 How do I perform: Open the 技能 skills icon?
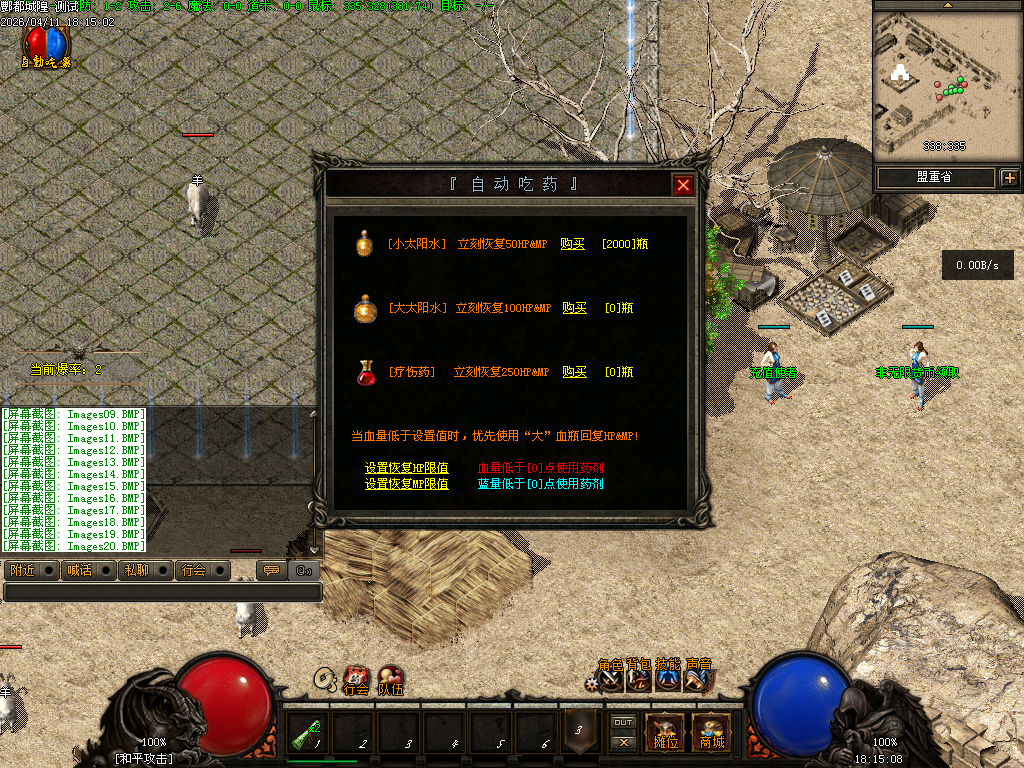(x=669, y=680)
